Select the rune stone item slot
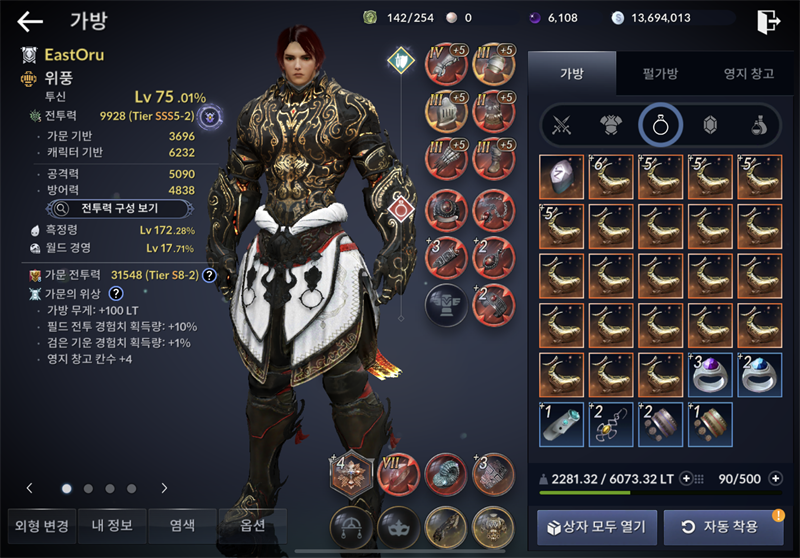Image resolution: width=800 pixels, height=558 pixels. pyautogui.click(x=562, y=176)
